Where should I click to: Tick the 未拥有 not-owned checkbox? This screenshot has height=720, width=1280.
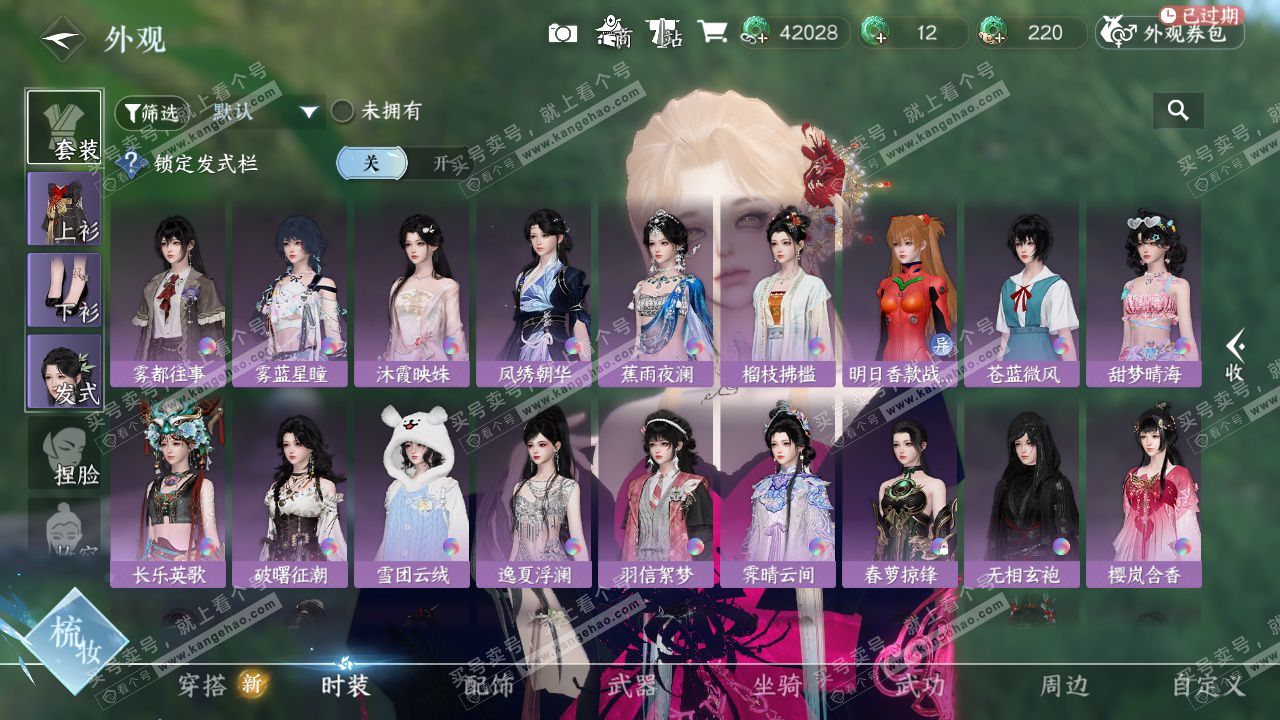(343, 112)
